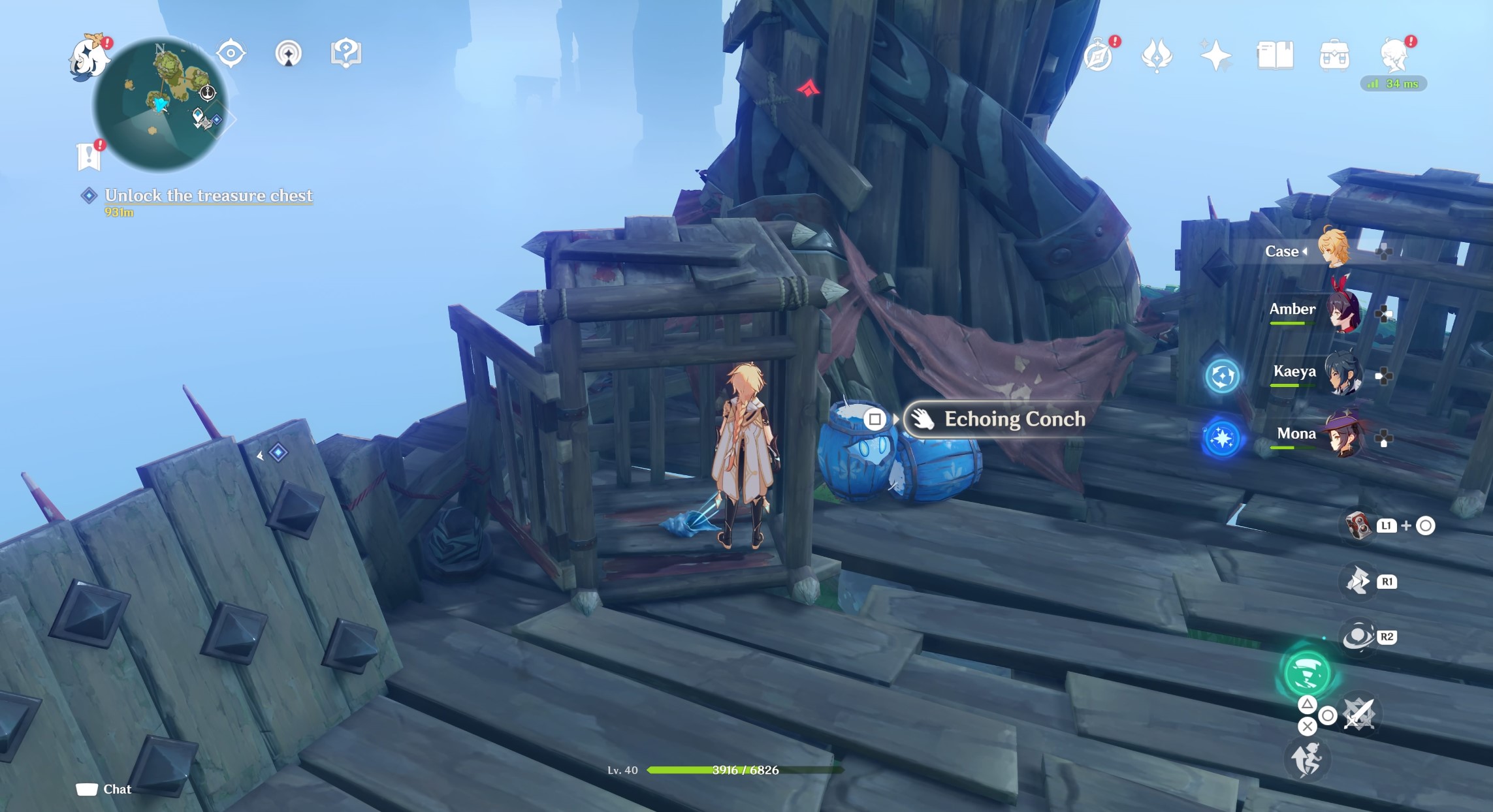This screenshot has height=812, width=1493.
Task: Open the quest log bookmark icon
Action: 89,157
